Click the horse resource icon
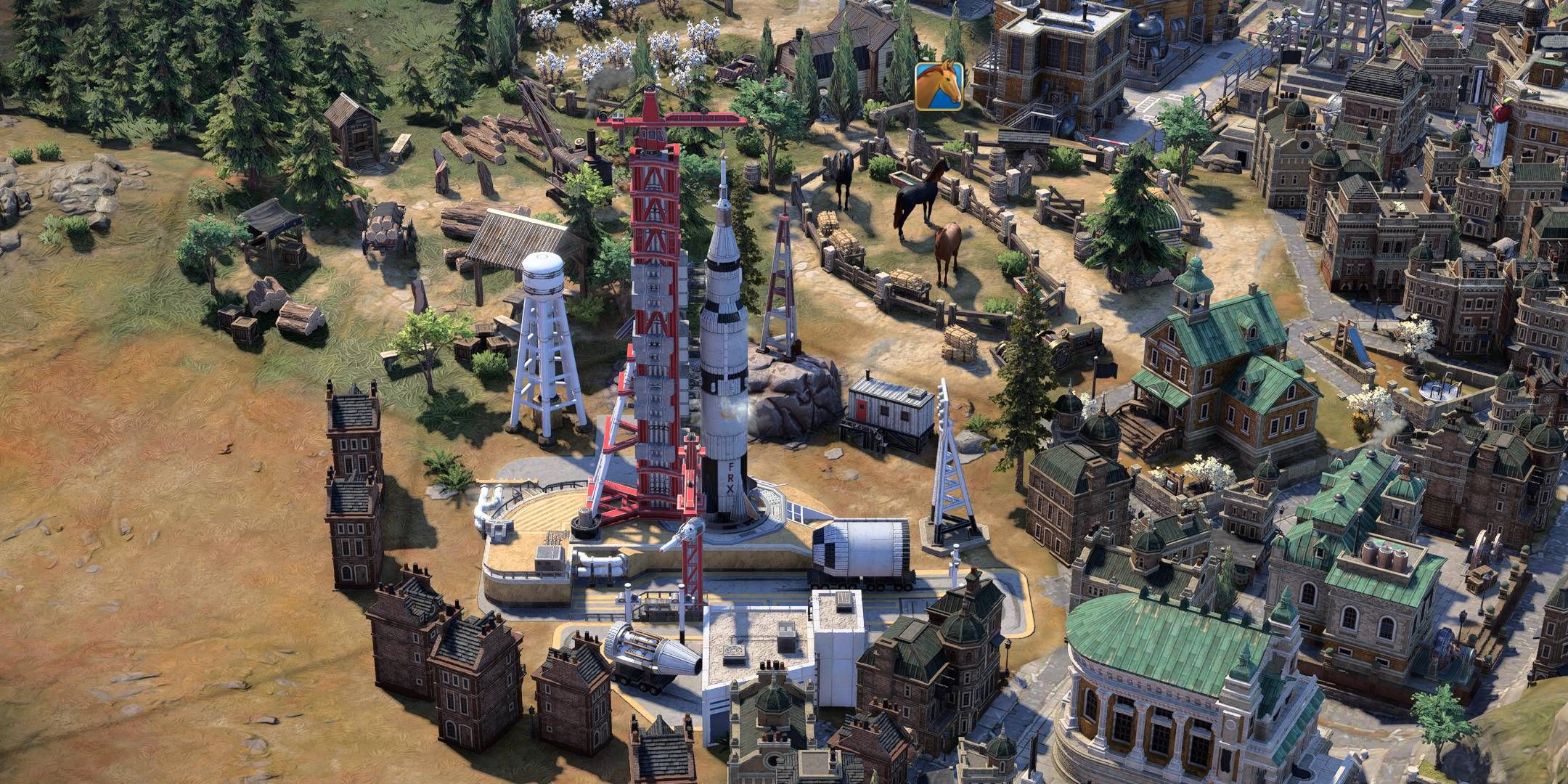The height and width of the screenshot is (784, 1568). 939,86
